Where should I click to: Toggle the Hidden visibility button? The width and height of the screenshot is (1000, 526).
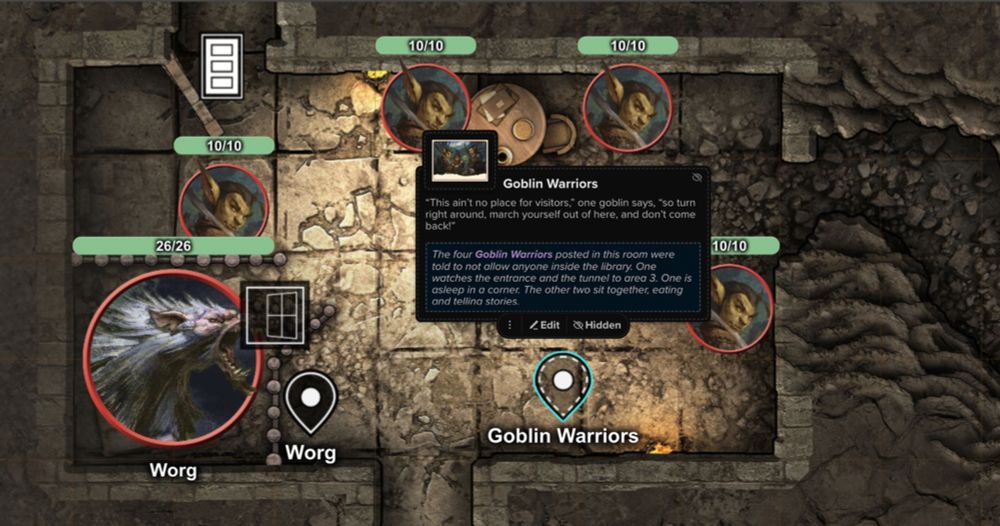click(x=596, y=325)
